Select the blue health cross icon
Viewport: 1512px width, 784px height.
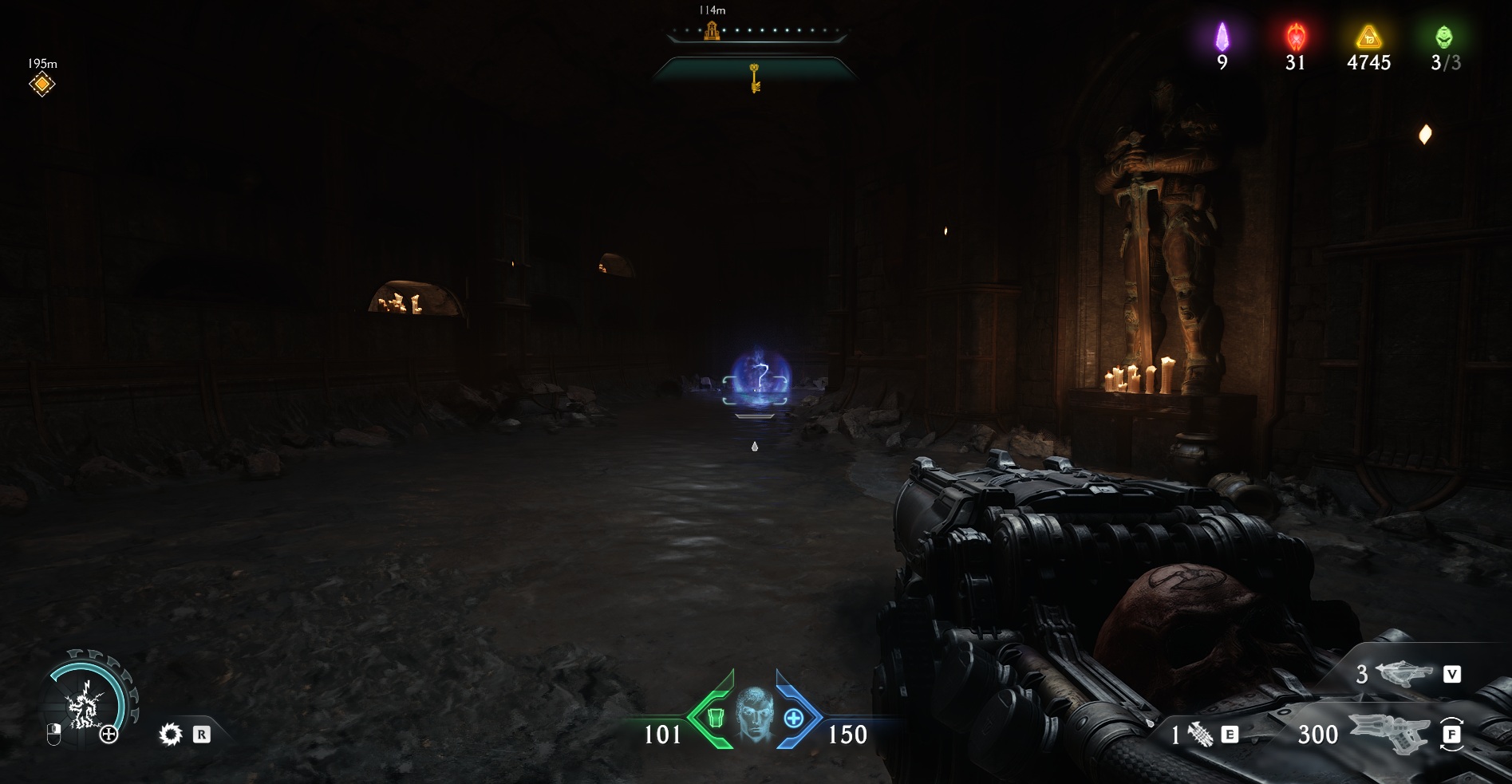point(793,718)
